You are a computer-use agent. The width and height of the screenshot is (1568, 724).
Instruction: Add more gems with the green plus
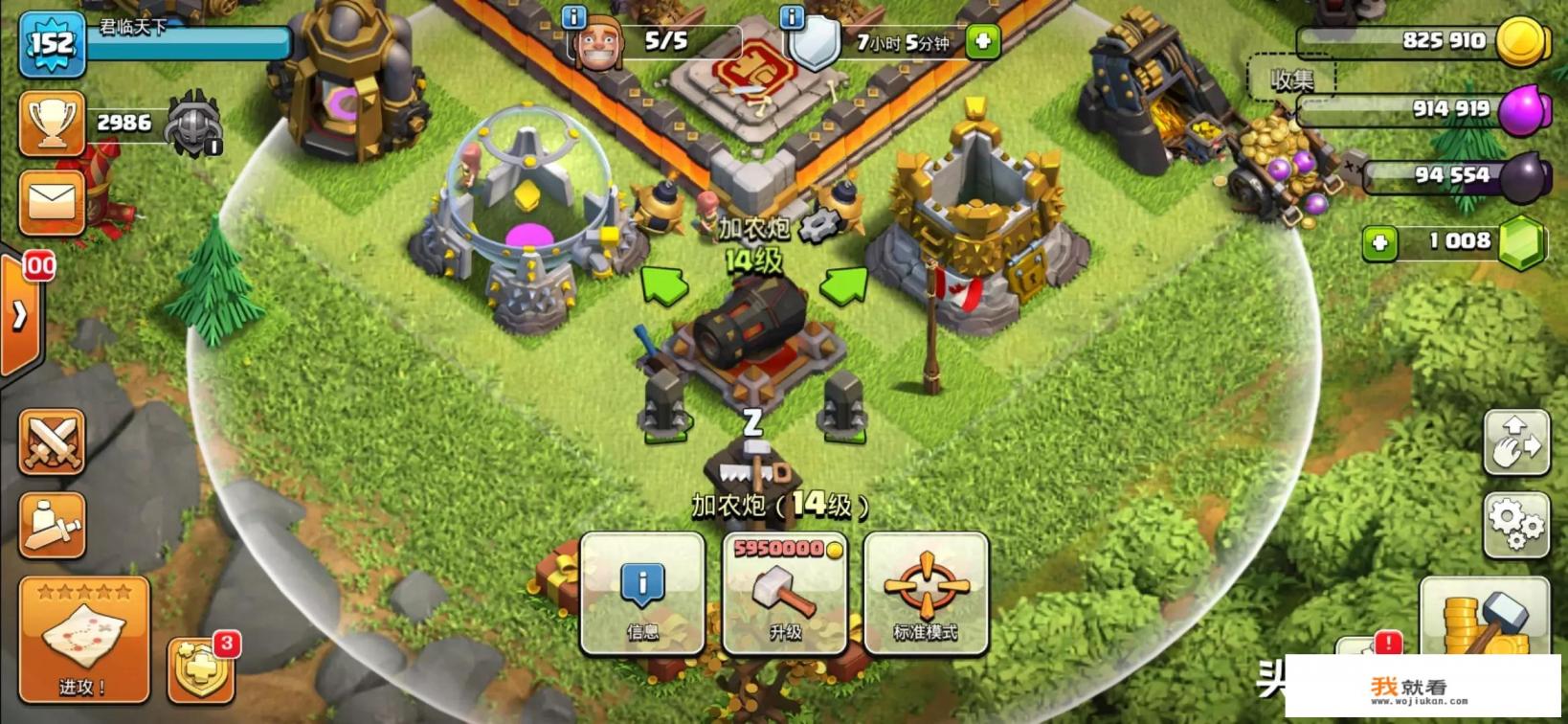tap(1379, 243)
